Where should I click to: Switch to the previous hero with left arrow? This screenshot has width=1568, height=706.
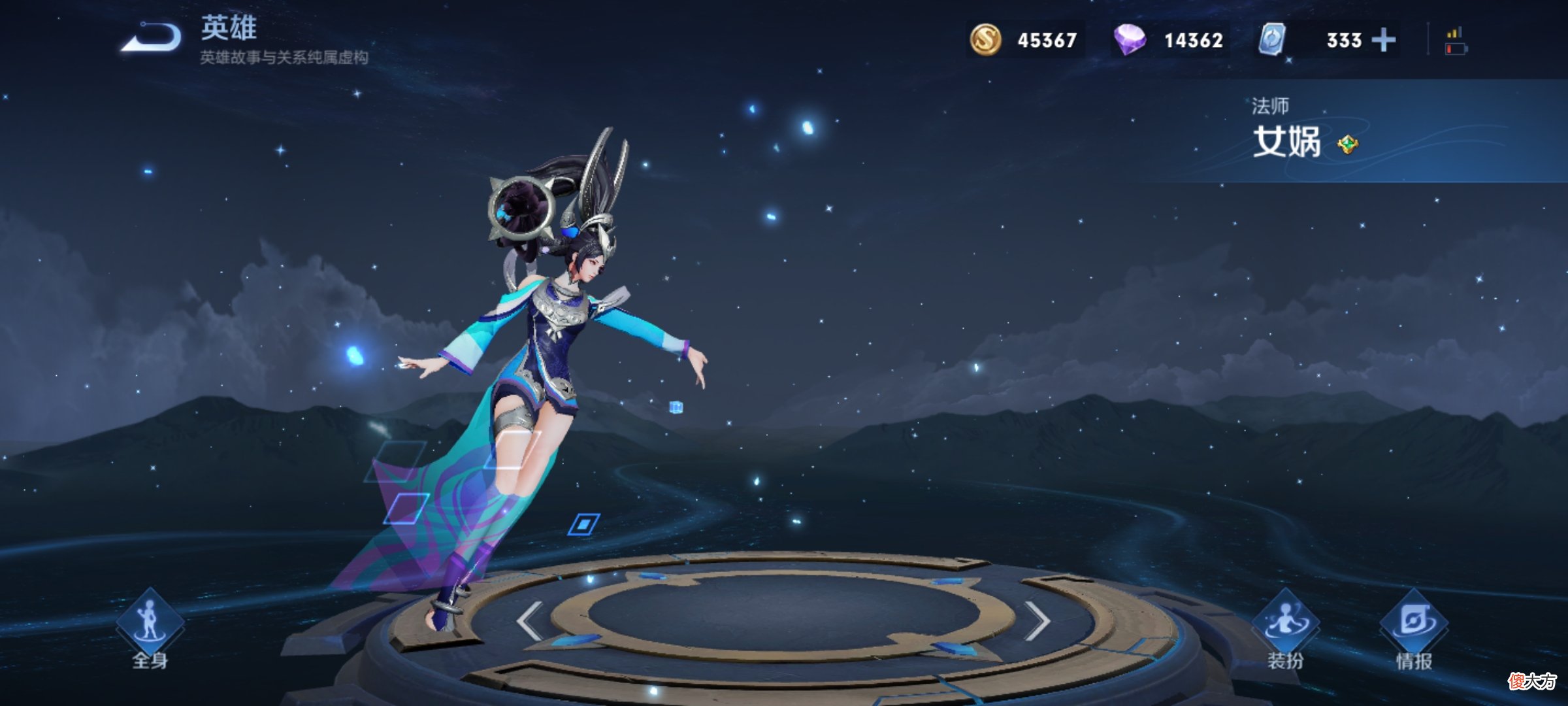point(530,620)
